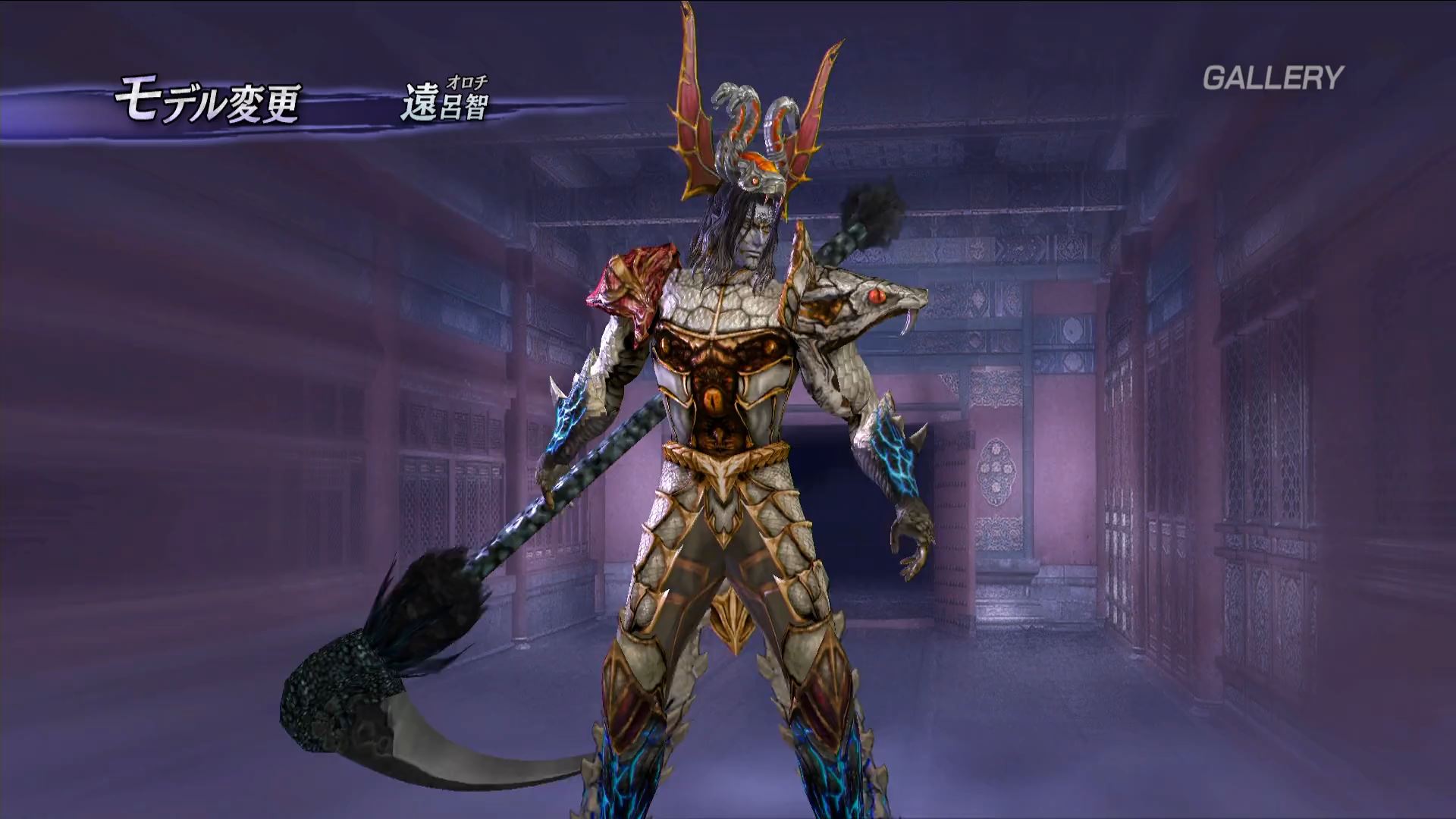The height and width of the screenshot is (819, 1456).
Task: Open the GALLERY label in the corner
Action: coord(1272,78)
